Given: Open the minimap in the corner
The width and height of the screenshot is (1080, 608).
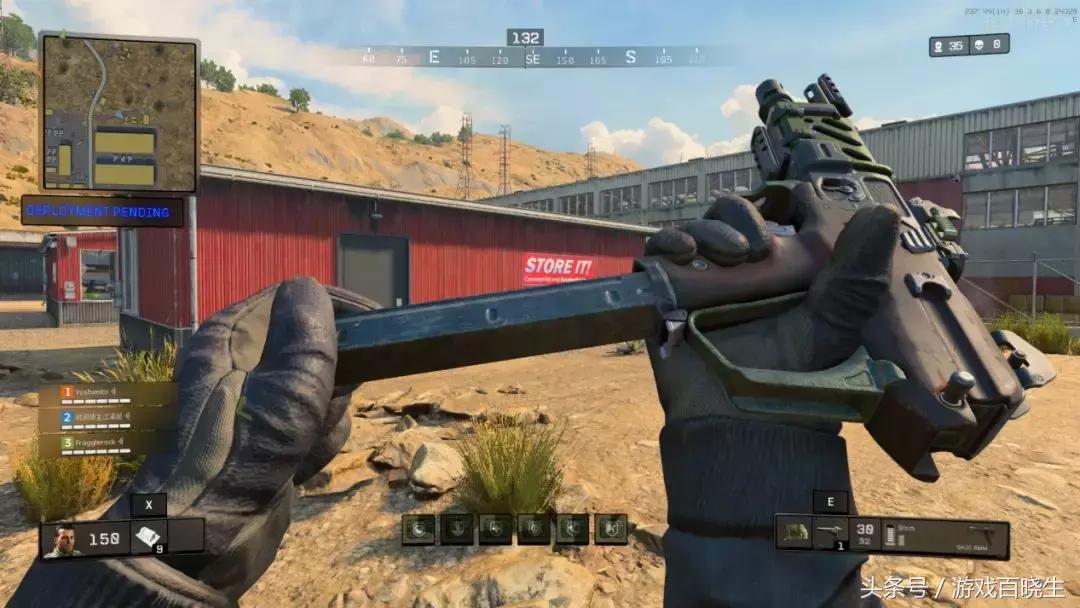Looking at the screenshot, I should tap(119, 112).
